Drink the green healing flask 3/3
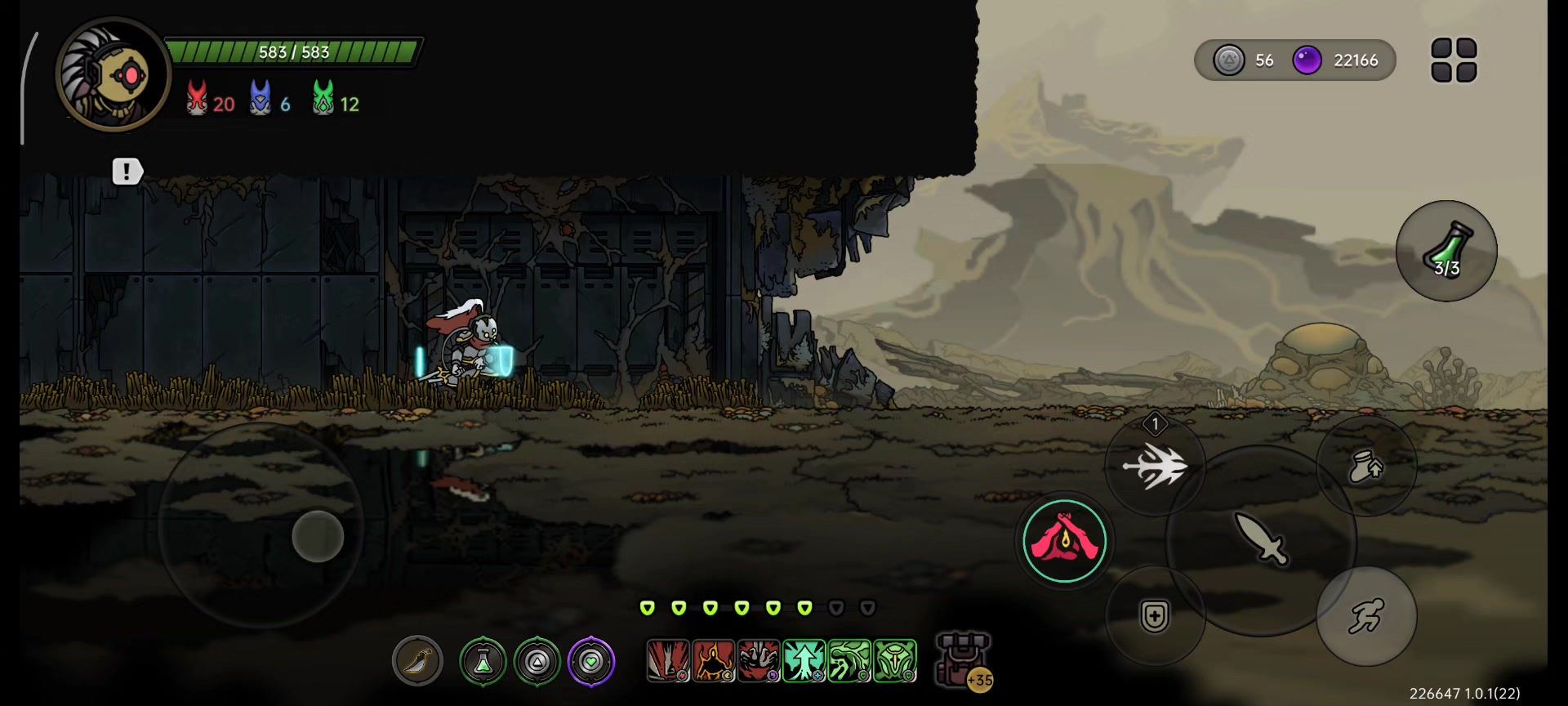 1446,251
